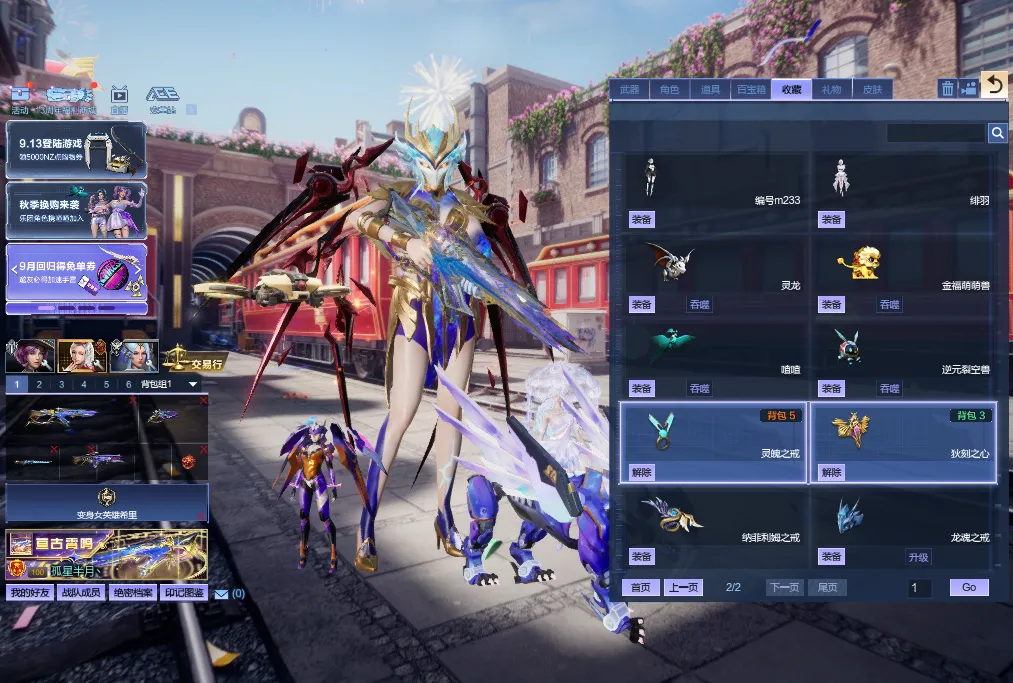Screen dimensions: 1013x683
Task: Upgrade the 龙魂之戒 via 升级
Action: [918, 557]
